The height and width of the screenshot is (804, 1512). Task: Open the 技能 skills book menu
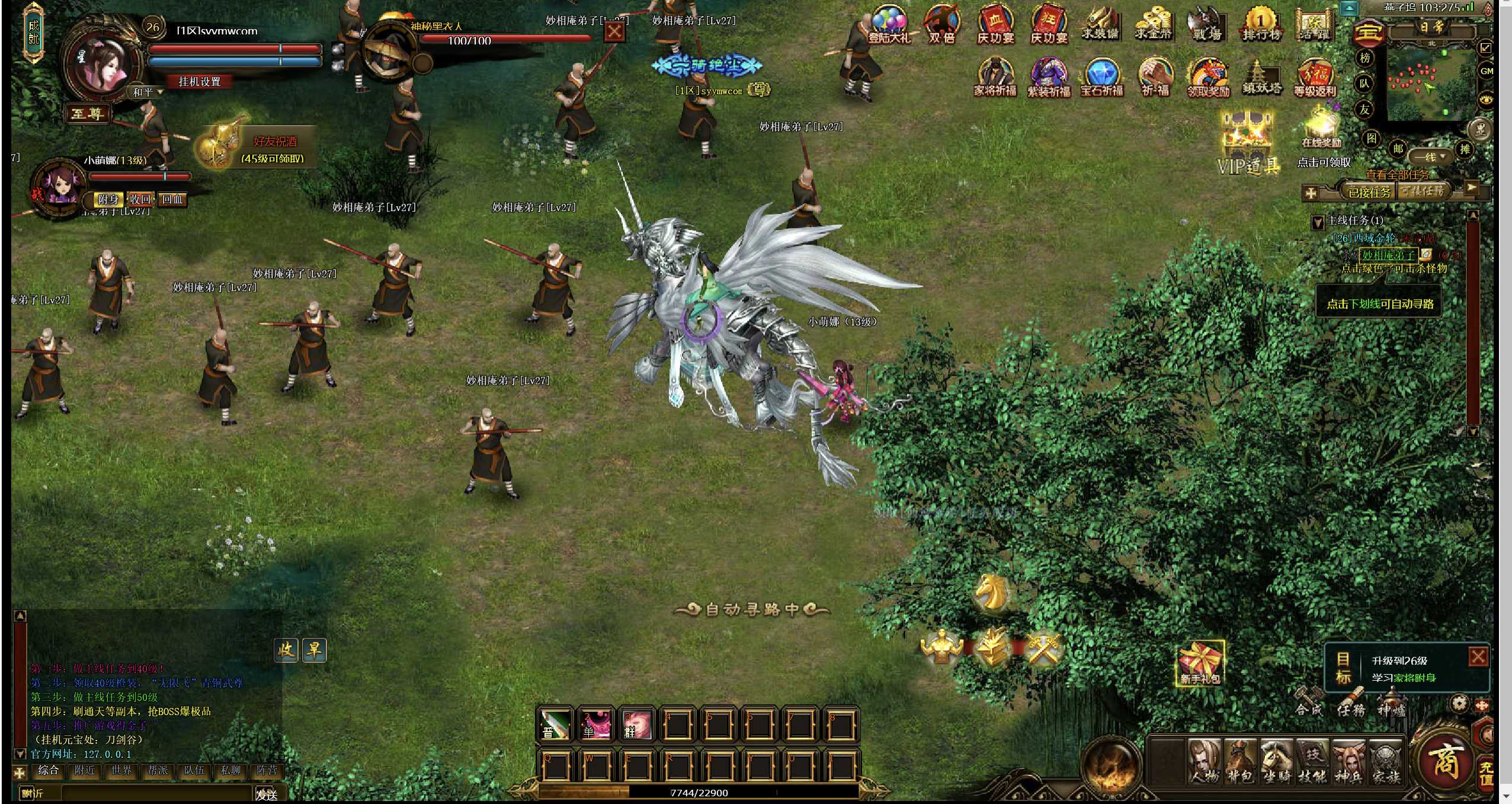tap(1312, 761)
